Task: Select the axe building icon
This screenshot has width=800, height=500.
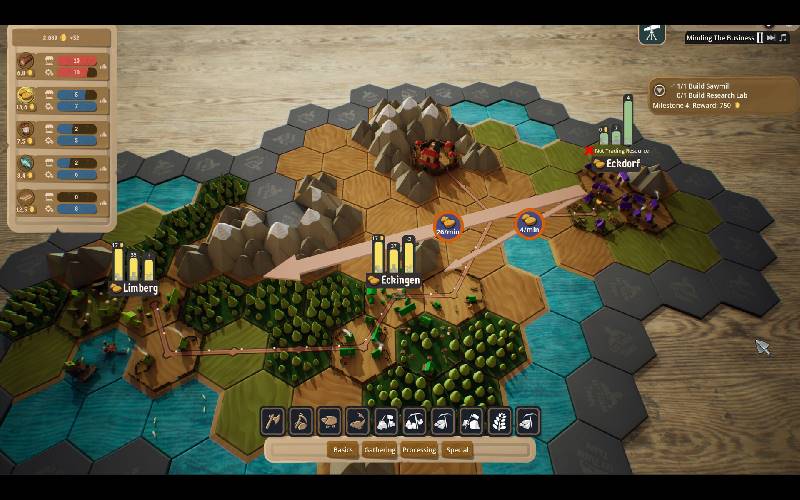Action: [x=274, y=422]
